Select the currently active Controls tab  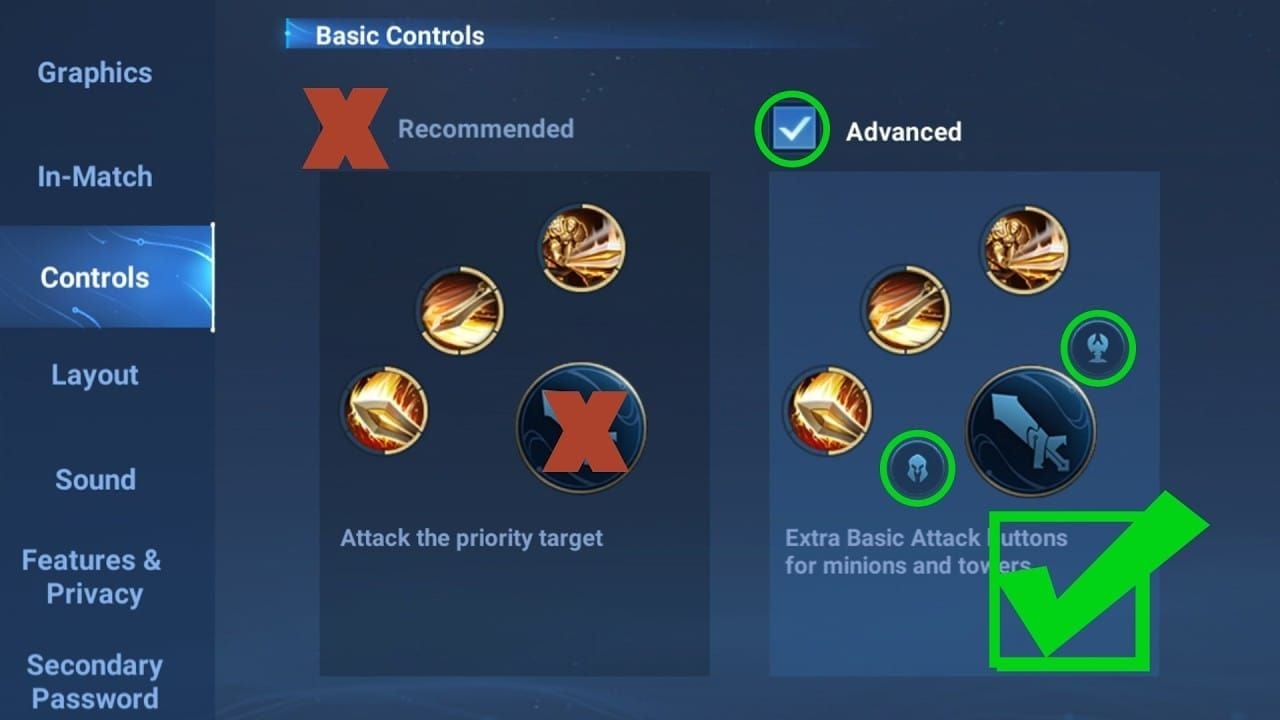pyautogui.click(x=94, y=278)
